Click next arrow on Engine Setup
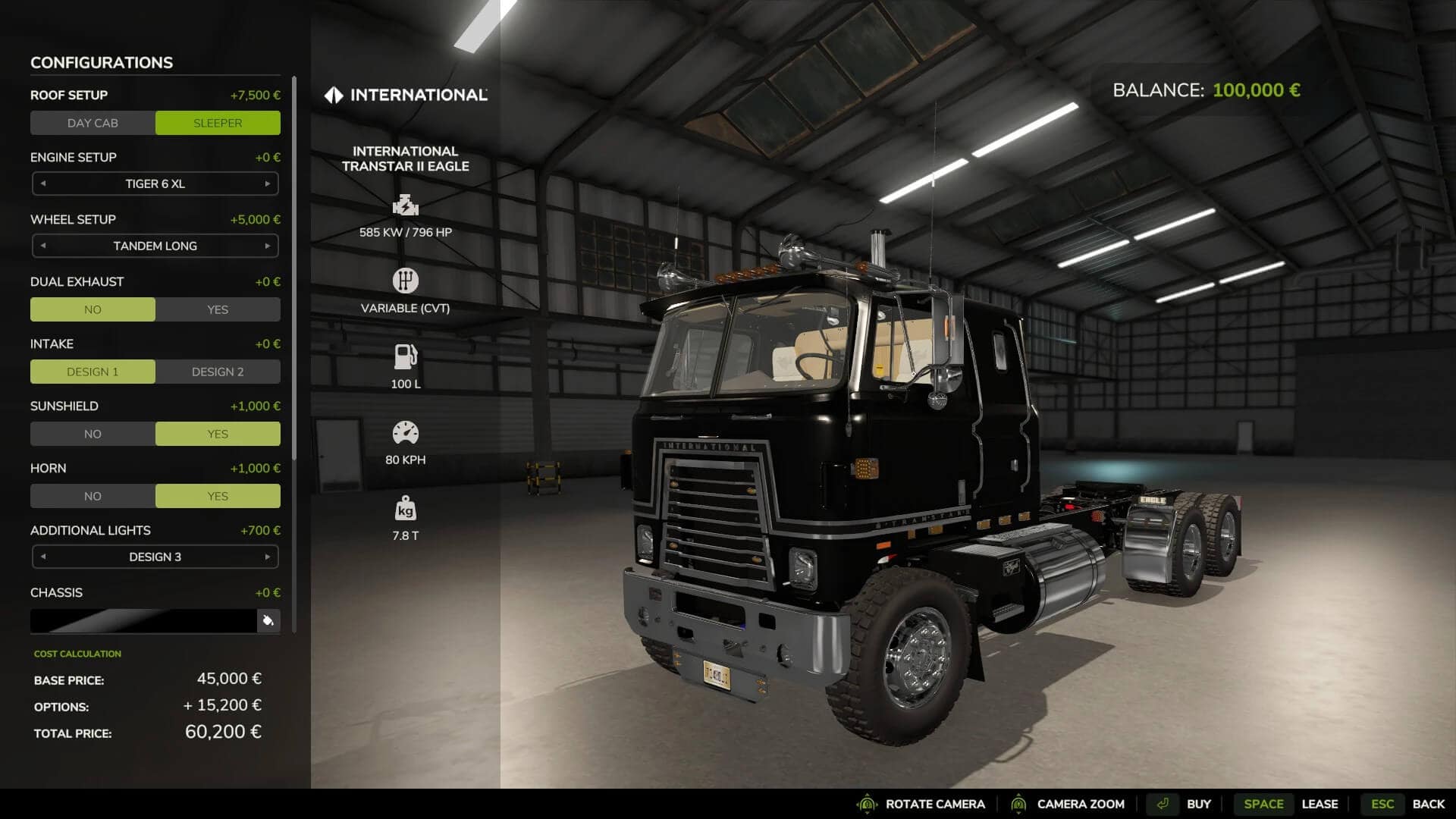This screenshot has height=819, width=1456. point(268,184)
